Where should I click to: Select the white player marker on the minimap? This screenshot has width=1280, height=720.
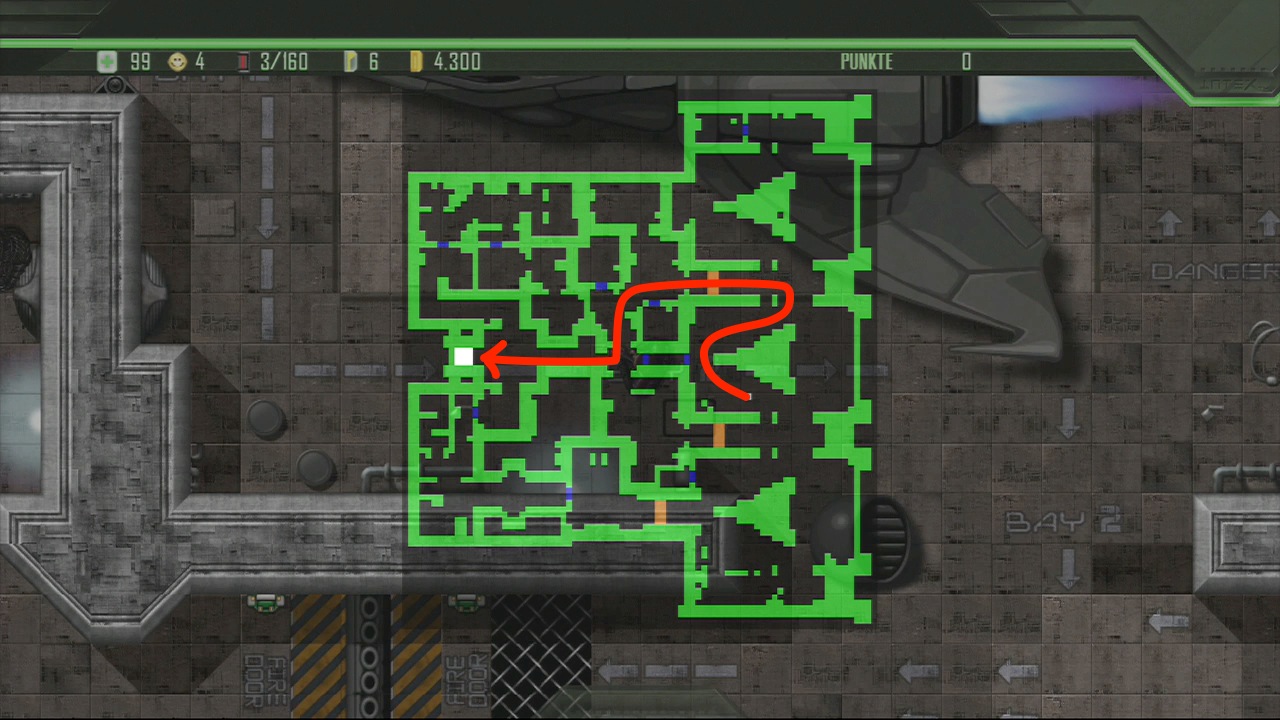pyautogui.click(x=462, y=354)
